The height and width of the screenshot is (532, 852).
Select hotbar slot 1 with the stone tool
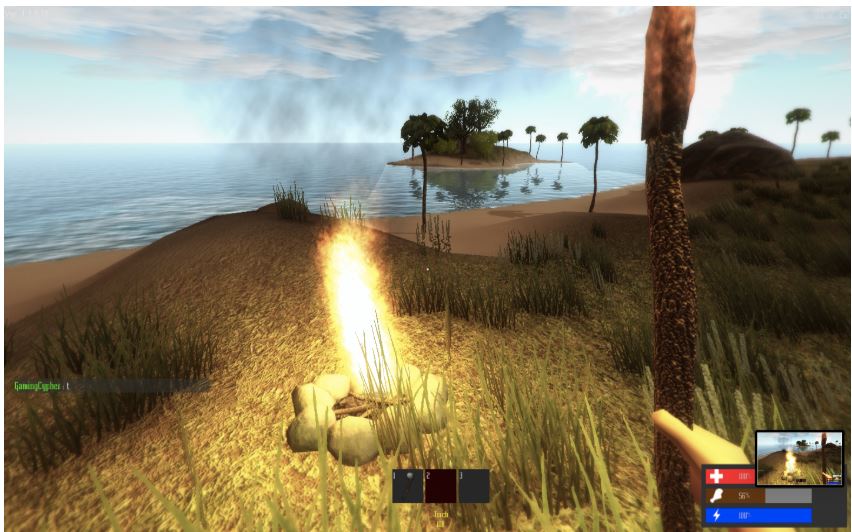tap(408, 486)
